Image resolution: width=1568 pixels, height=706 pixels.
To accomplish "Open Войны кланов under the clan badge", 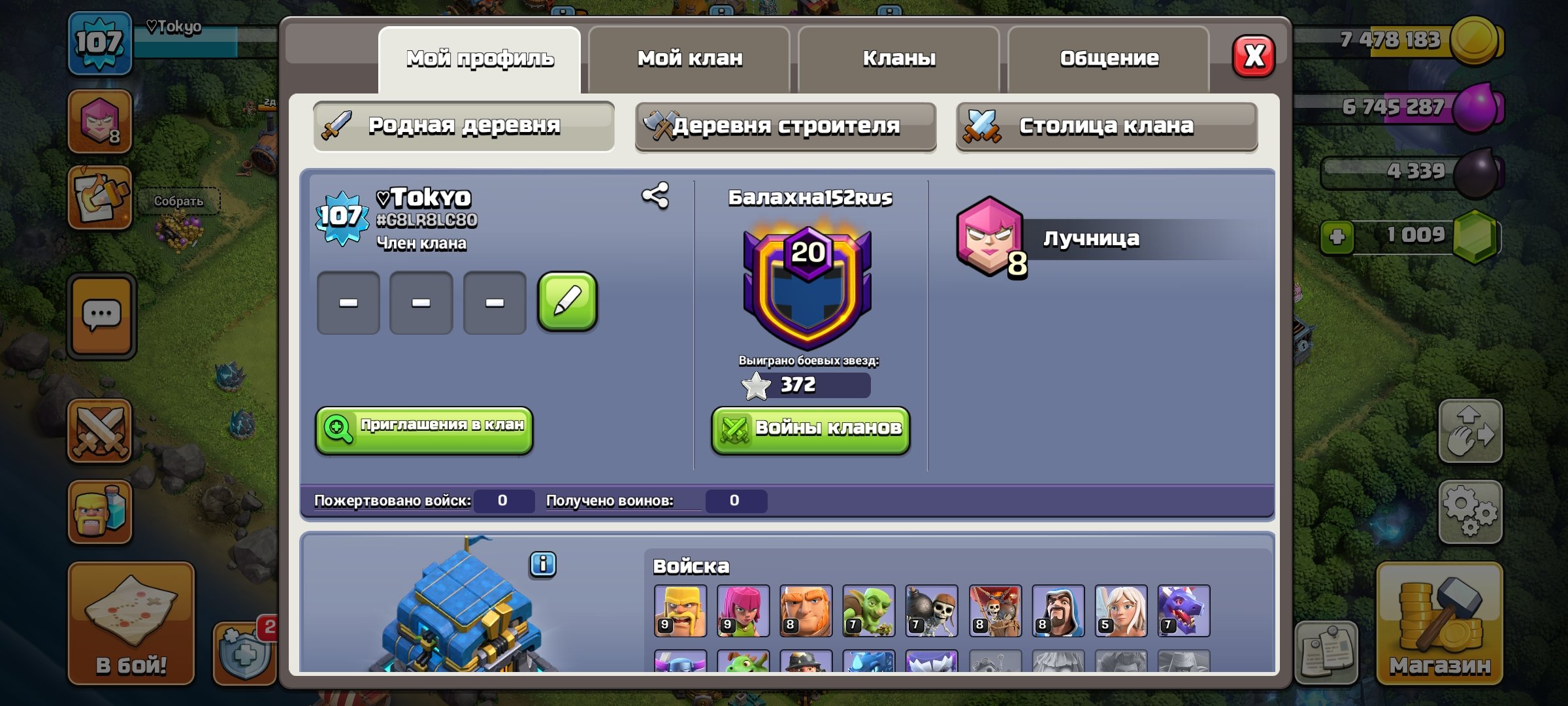I will point(809,429).
